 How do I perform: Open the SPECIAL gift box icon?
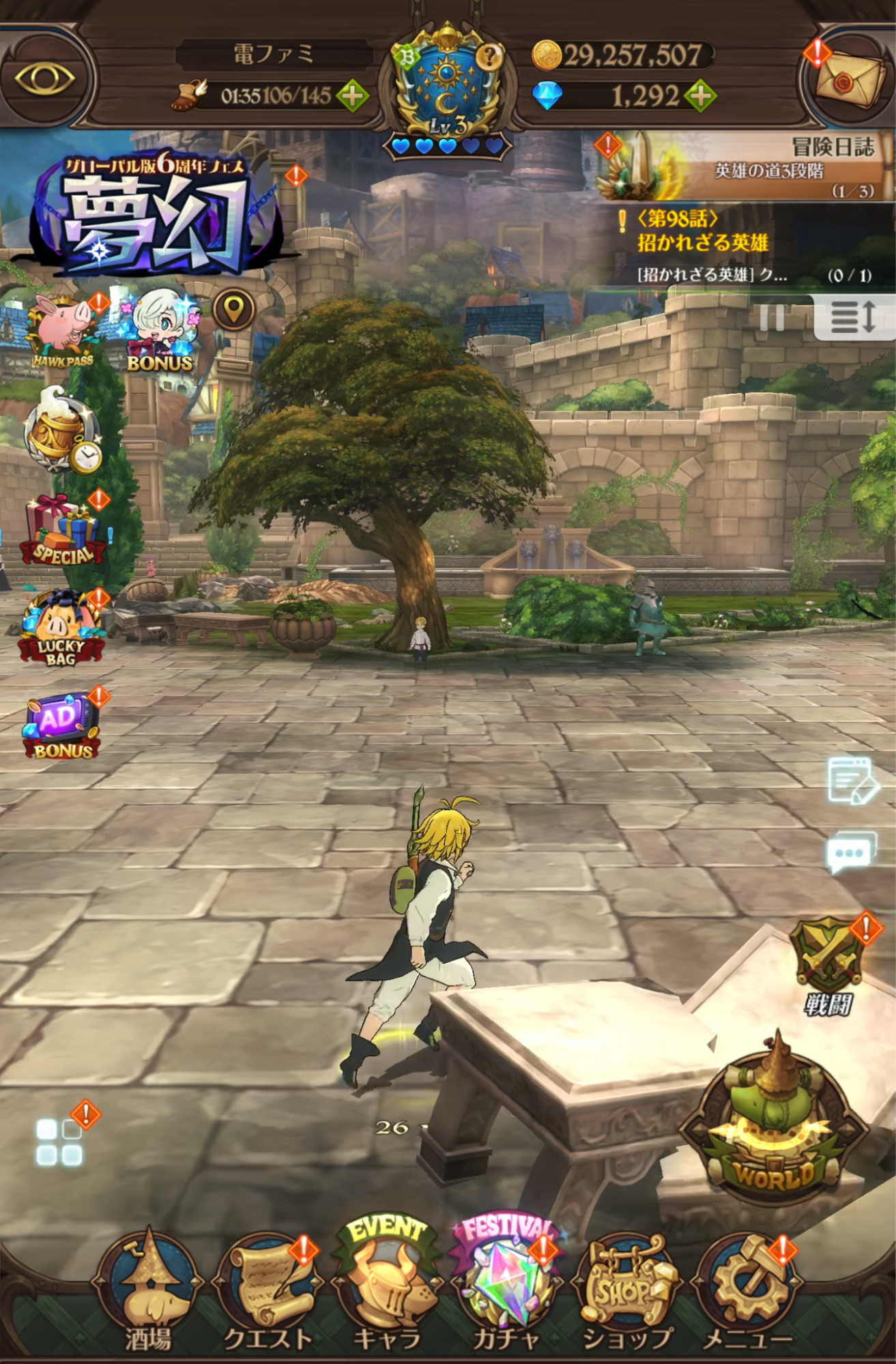60,529
